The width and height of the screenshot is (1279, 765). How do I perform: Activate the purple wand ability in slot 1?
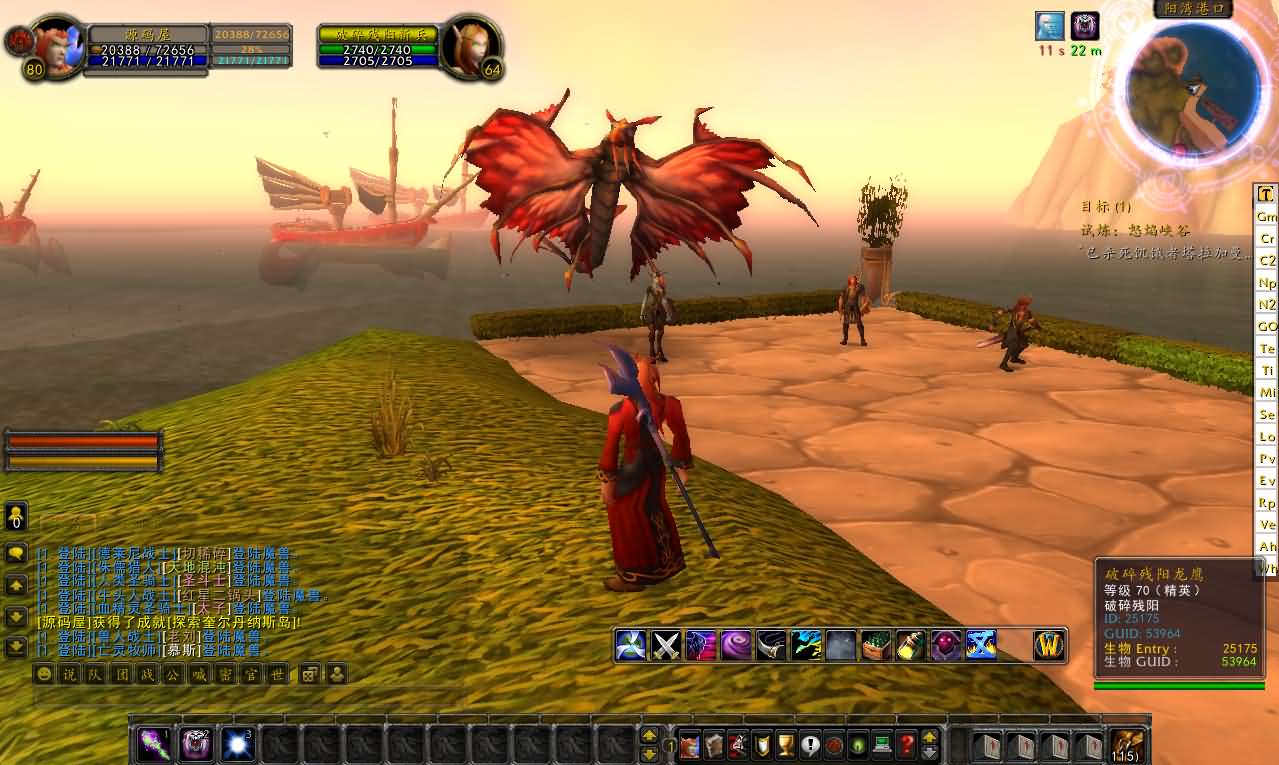153,745
